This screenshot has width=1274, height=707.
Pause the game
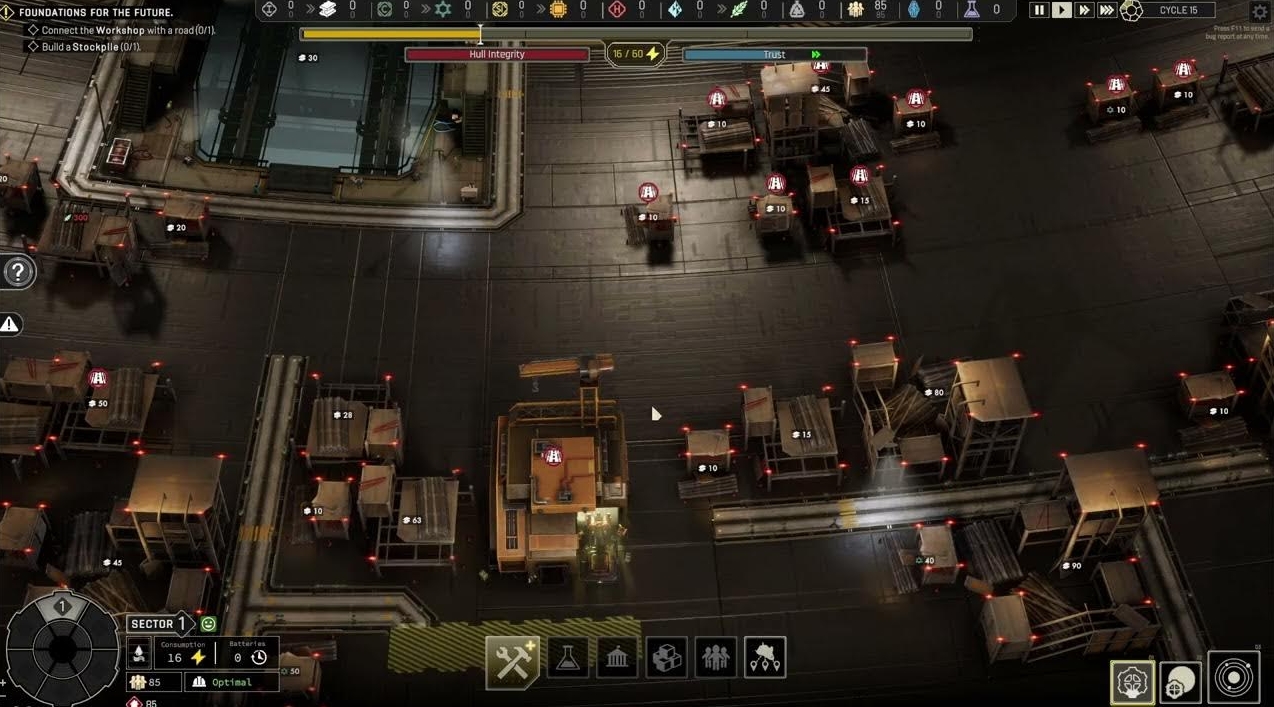click(x=1039, y=10)
